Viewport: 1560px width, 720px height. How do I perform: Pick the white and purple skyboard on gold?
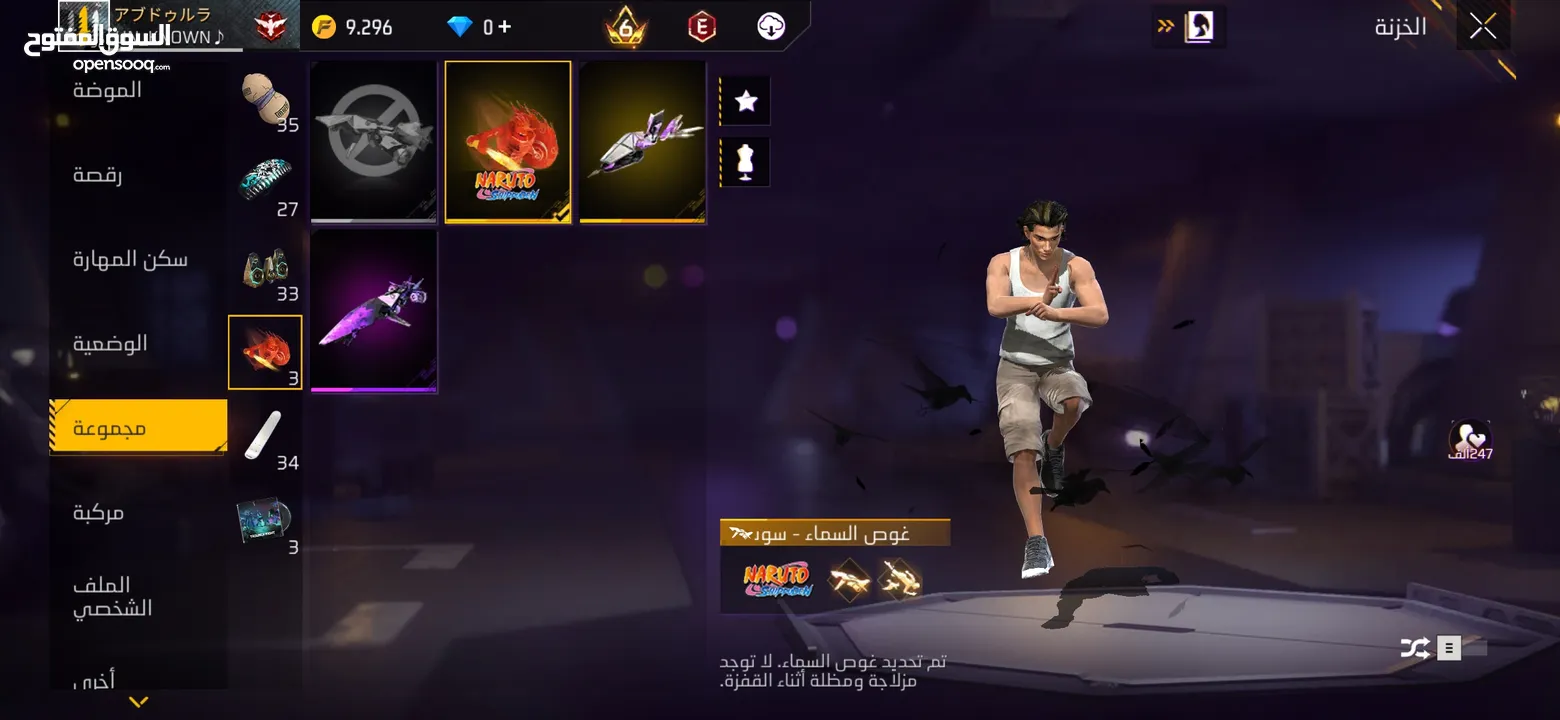tap(643, 141)
